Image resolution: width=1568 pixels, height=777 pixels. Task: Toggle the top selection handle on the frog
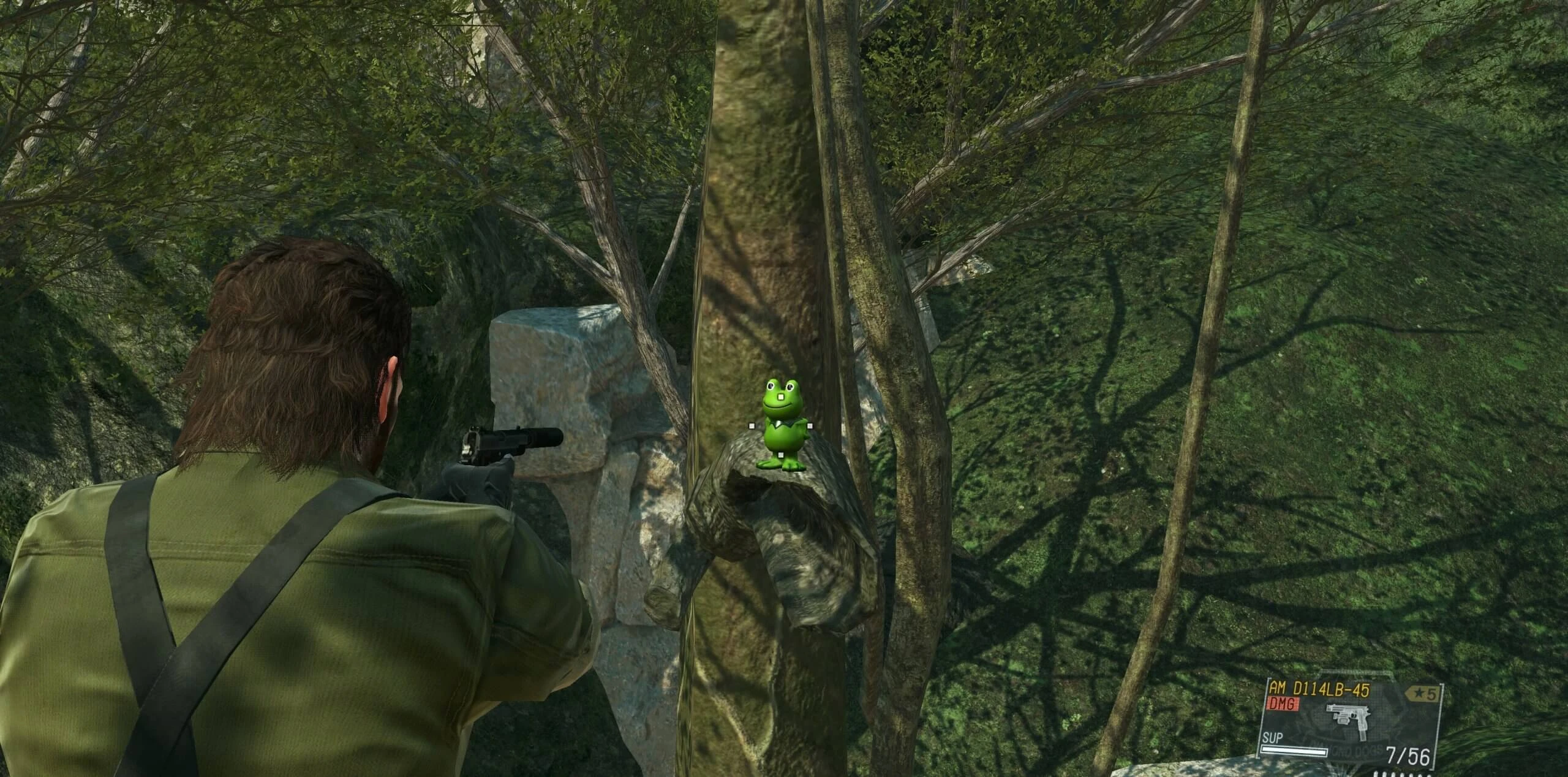781,396
